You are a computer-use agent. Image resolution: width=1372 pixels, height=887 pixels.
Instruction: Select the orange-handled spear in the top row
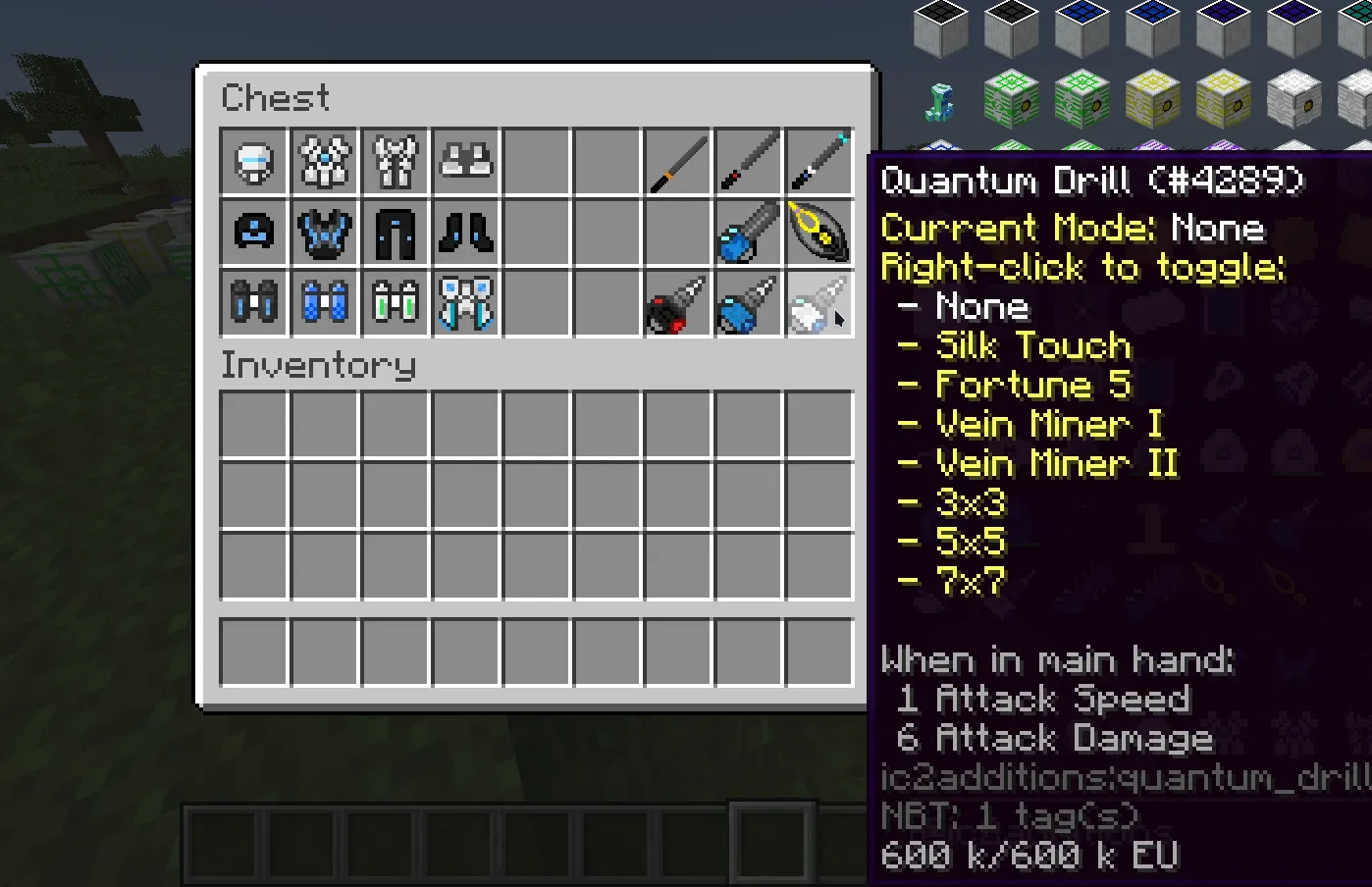676,162
